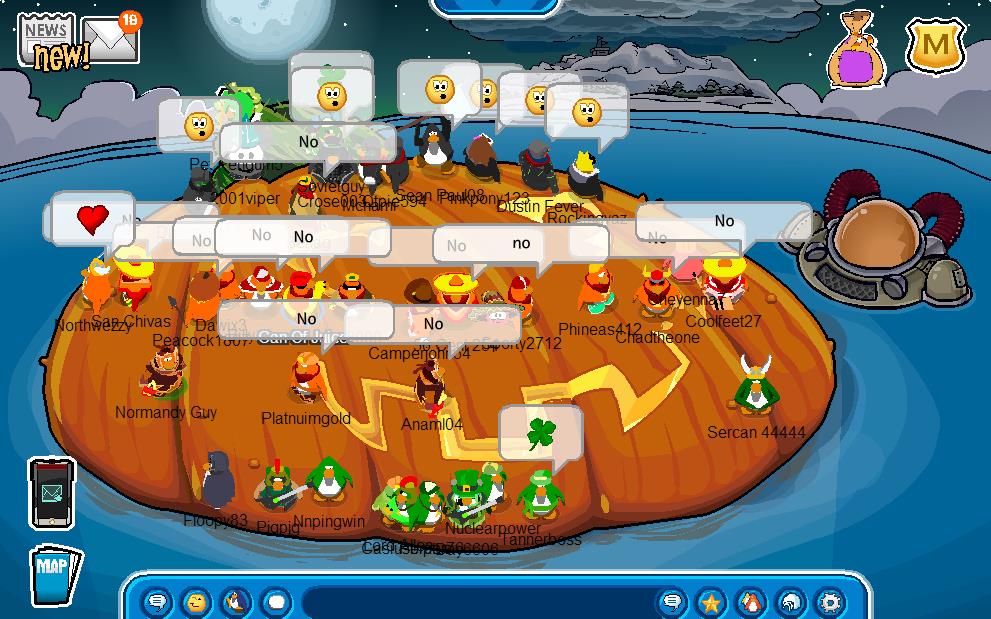Open the spy phone
991x619 pixels.
pos(51,493)
